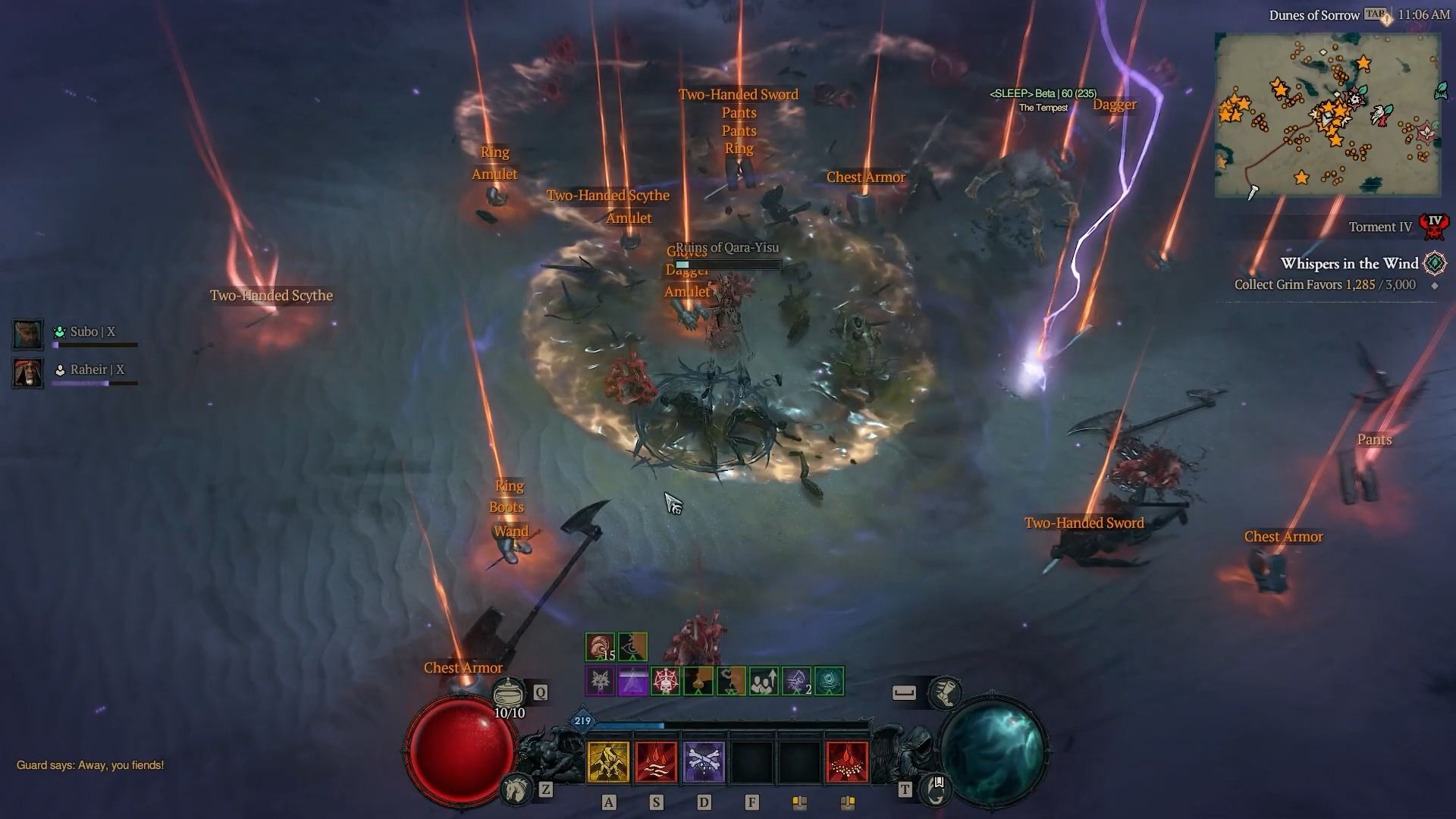The width and height of the screenshot is (1456, 819).
Task: Pick up the Two-Handed Scythe loot label
Action: pyautogui.click(x=271, y=295)
